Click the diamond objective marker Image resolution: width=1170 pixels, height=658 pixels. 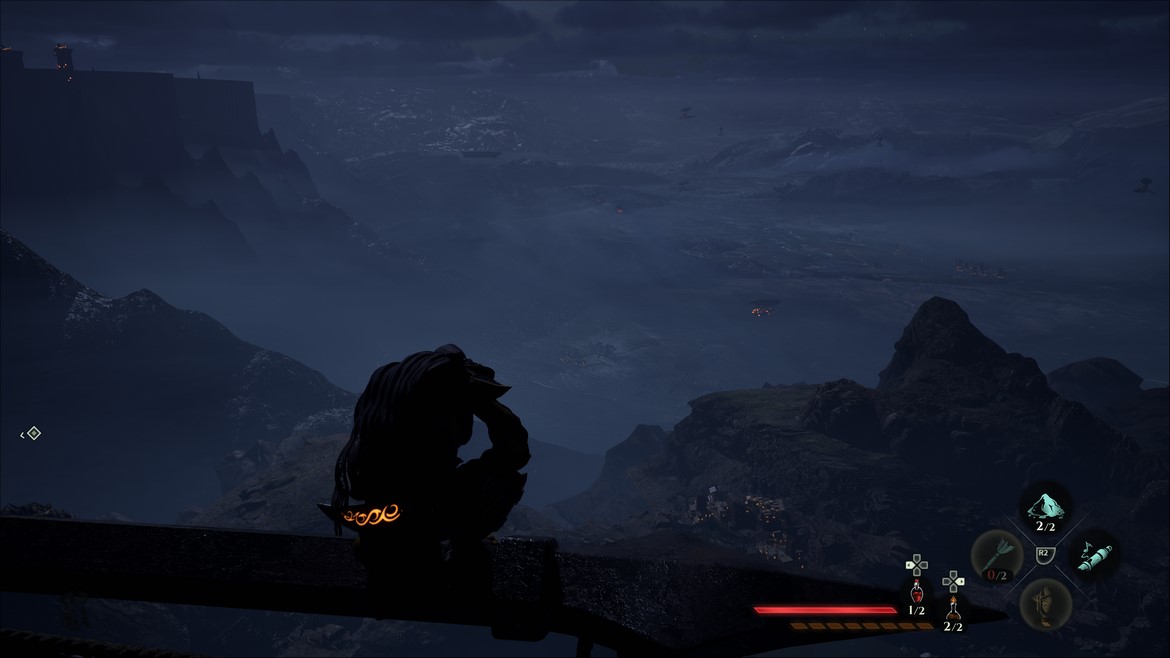(x=33, y=433)
